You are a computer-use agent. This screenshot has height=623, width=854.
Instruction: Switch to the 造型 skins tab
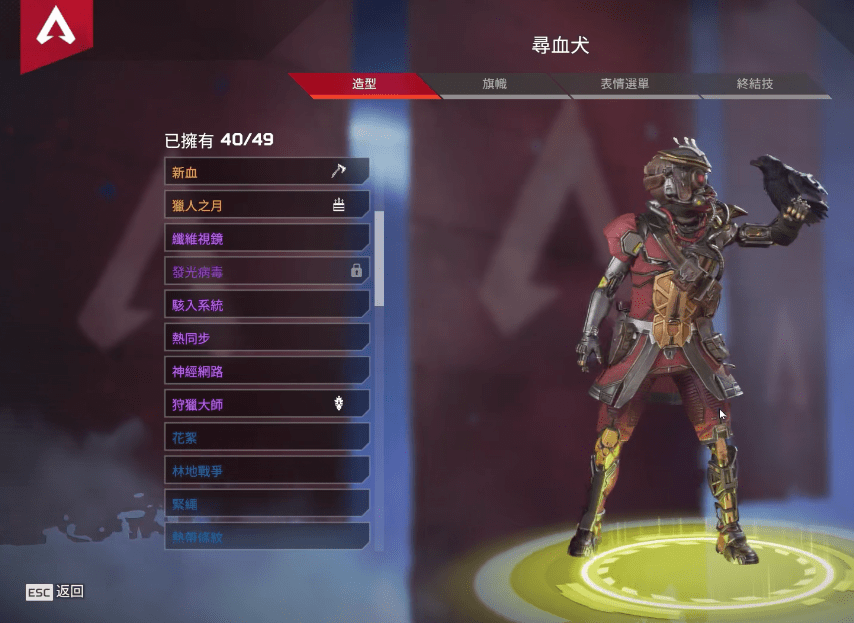(364, 85)
